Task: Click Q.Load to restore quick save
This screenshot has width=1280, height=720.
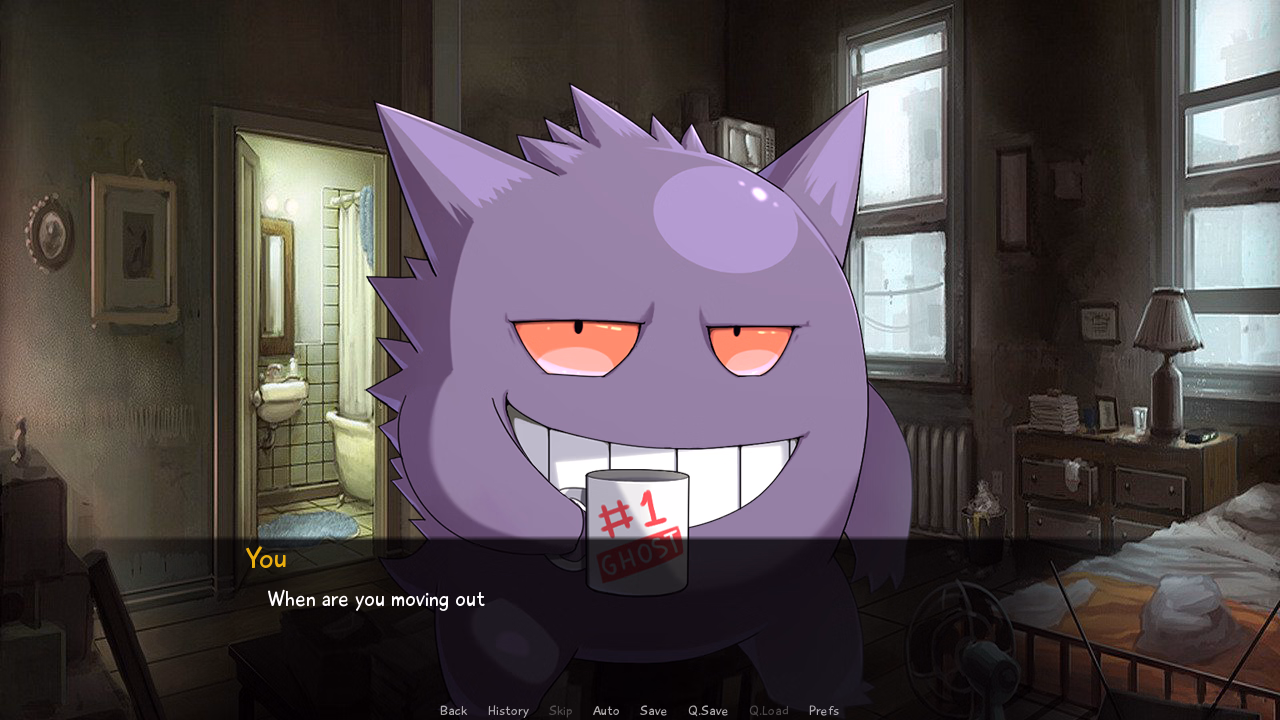Action: [x=768, y=710]
